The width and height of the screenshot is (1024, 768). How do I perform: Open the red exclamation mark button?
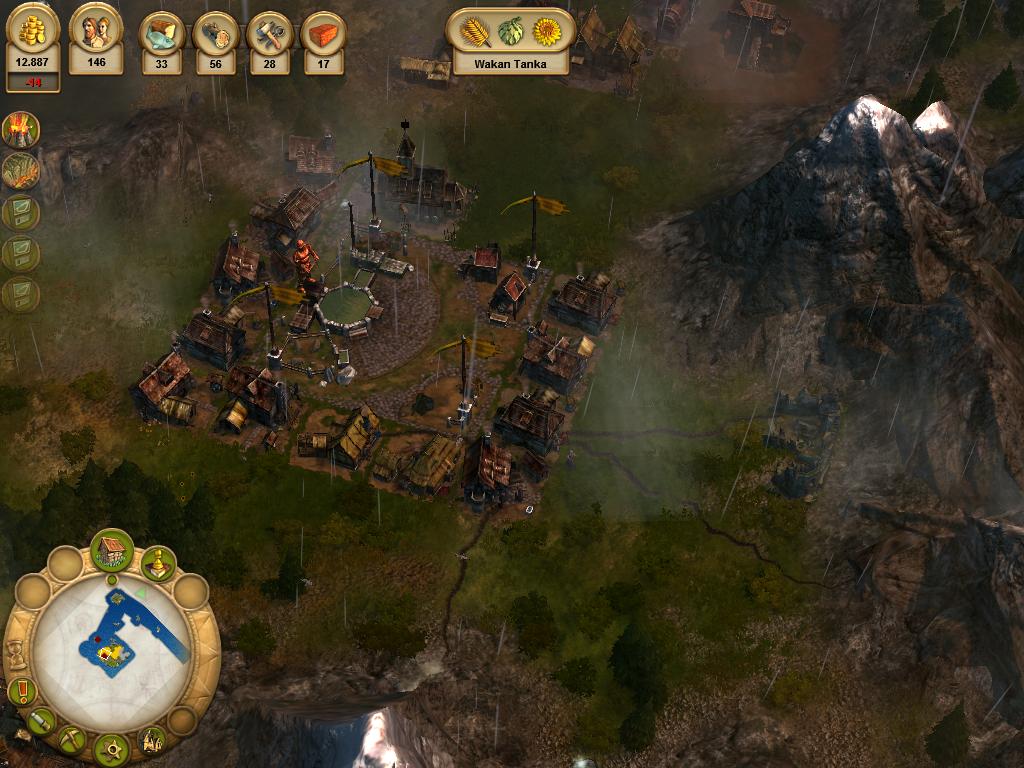tap(21, 691)
